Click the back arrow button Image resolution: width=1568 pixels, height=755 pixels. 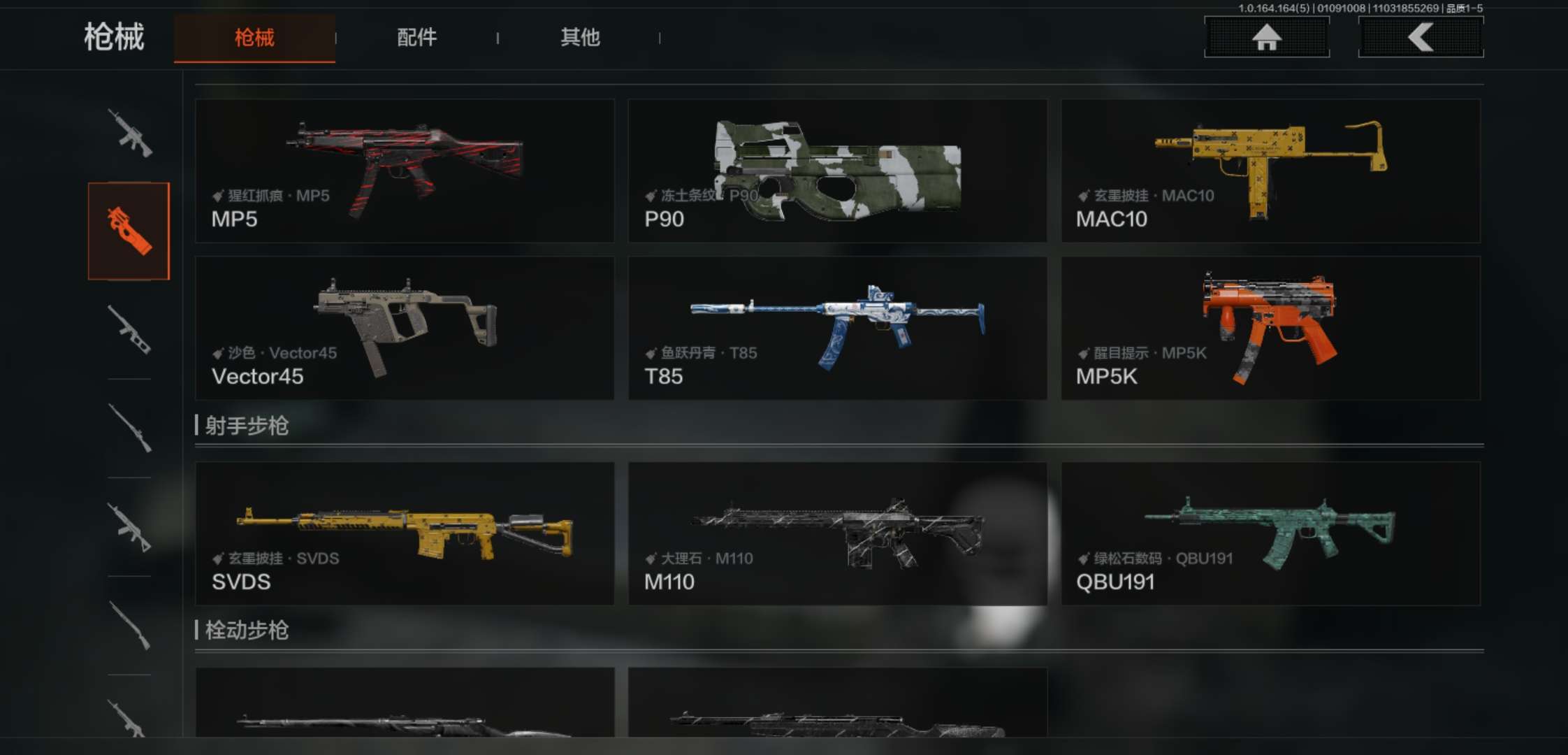[1421, 37]
